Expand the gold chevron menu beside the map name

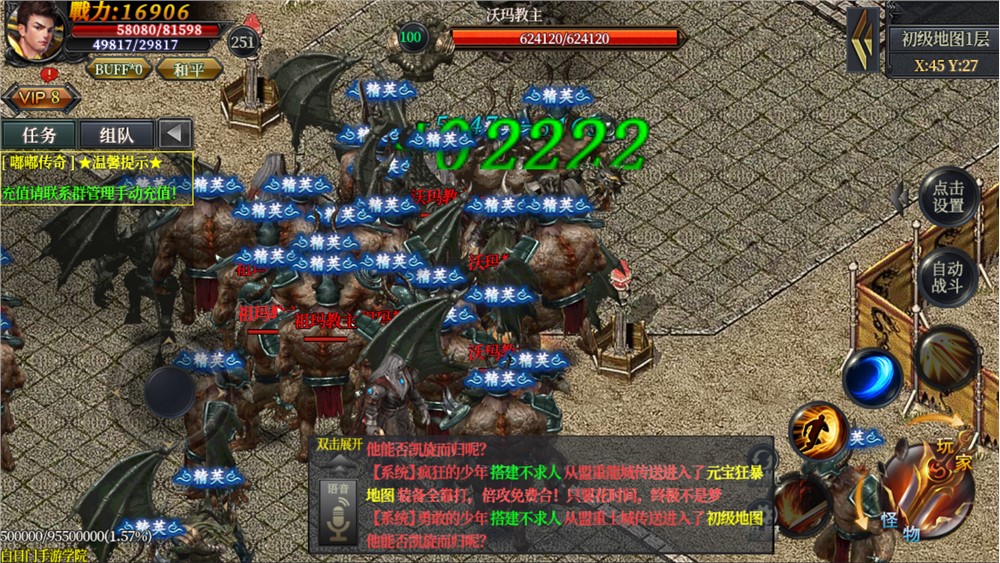[863, 40]
